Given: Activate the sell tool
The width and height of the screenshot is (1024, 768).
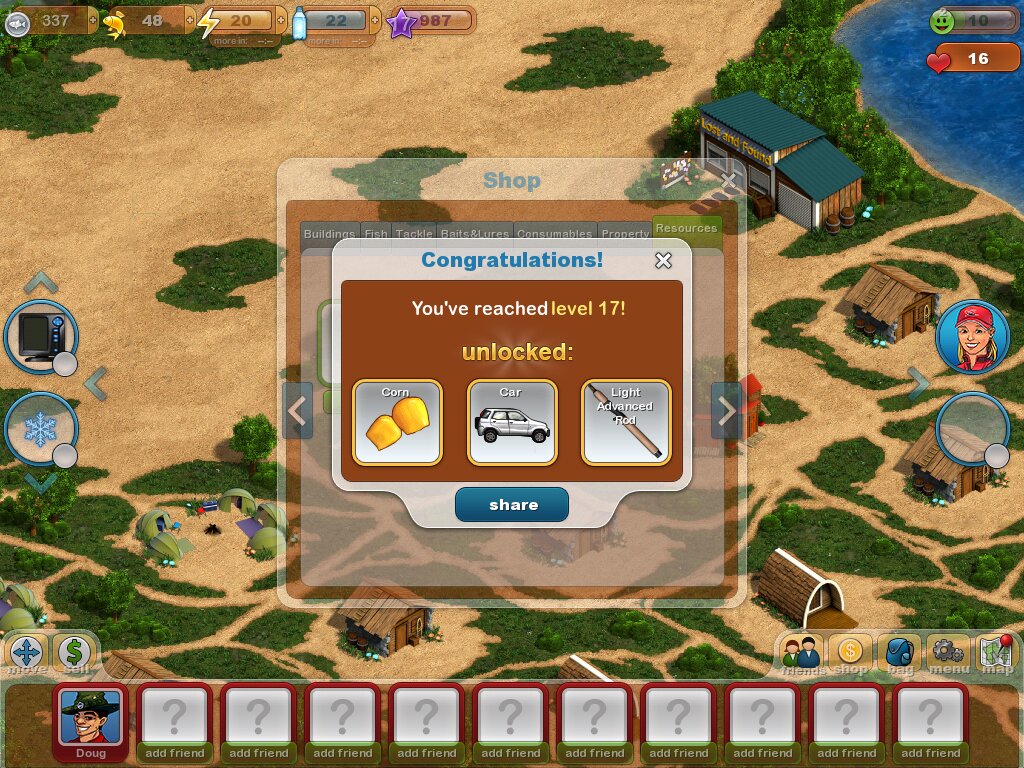Looking at the screenshot, I should (x=74, y=654).
